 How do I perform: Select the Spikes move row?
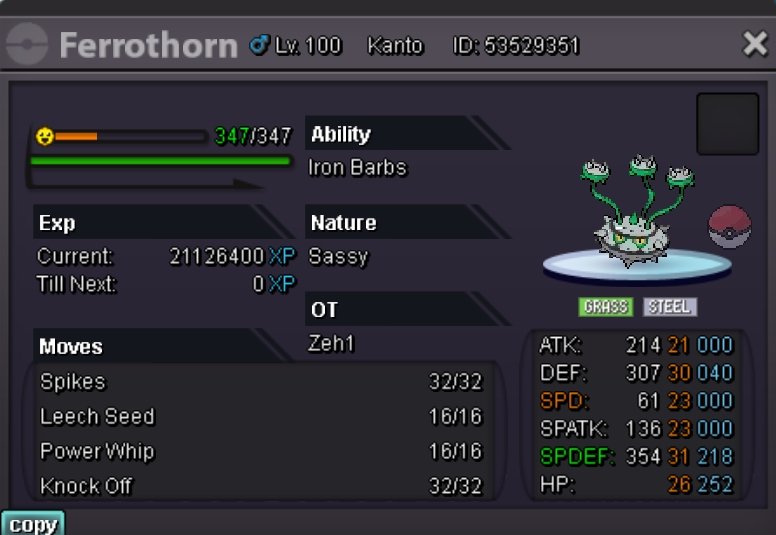point(262,382)
